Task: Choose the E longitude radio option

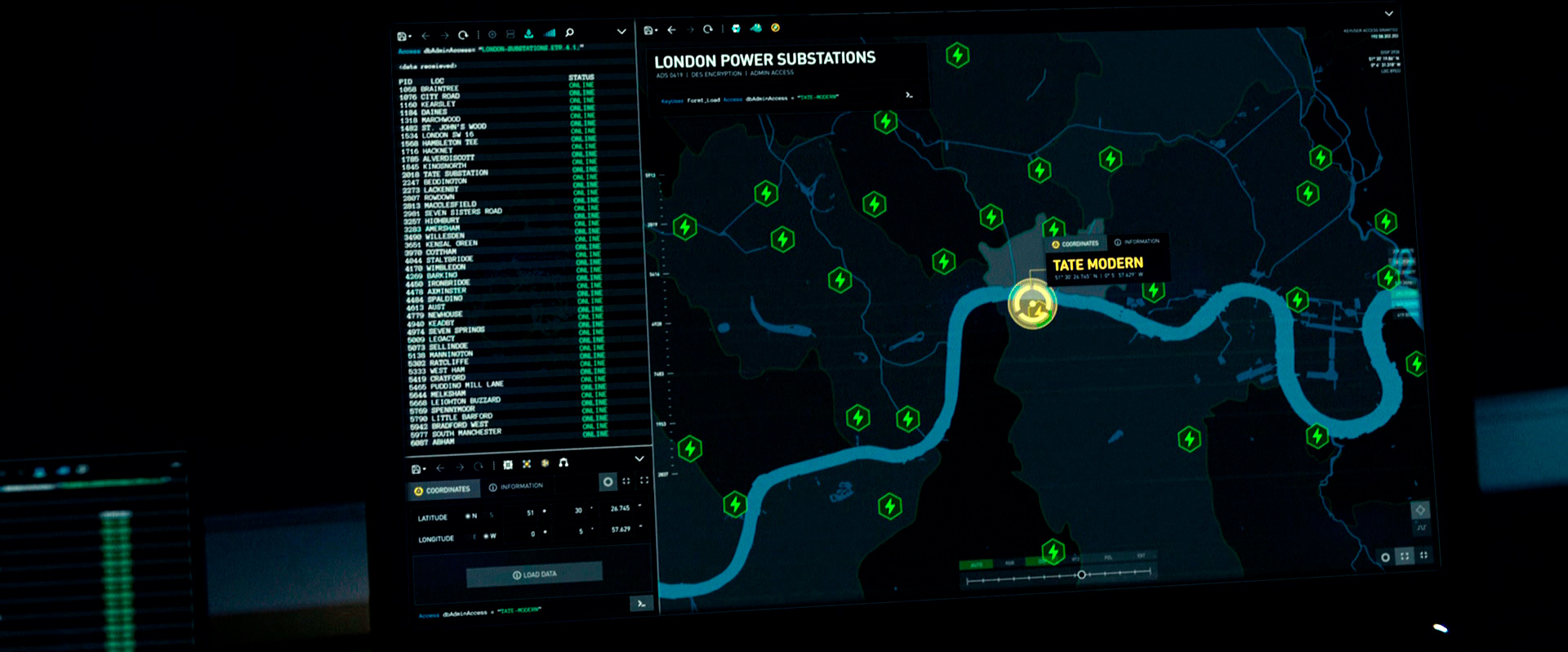Action: tap(474, 537)
